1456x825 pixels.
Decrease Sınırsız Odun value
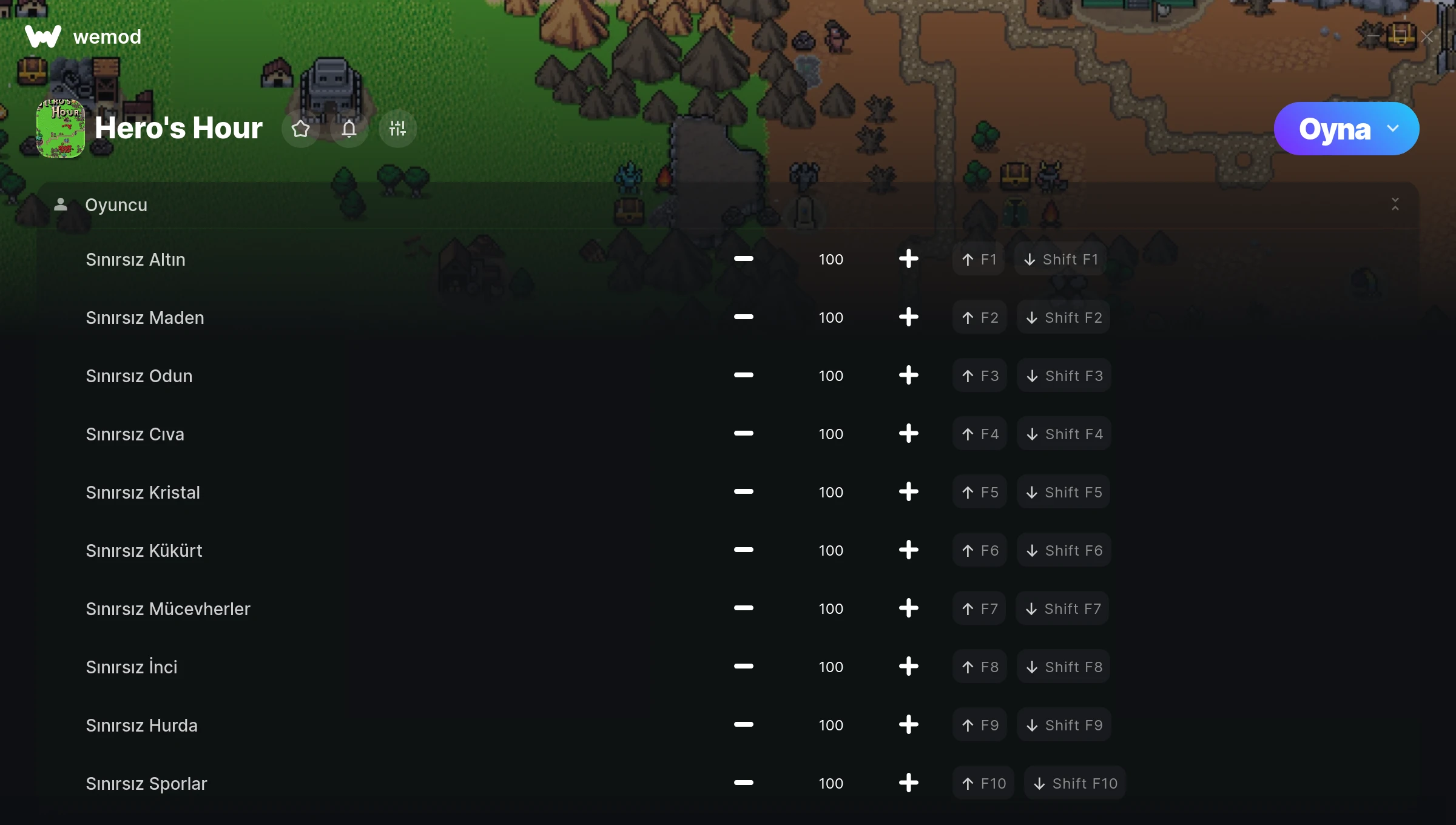coord(743,375)
